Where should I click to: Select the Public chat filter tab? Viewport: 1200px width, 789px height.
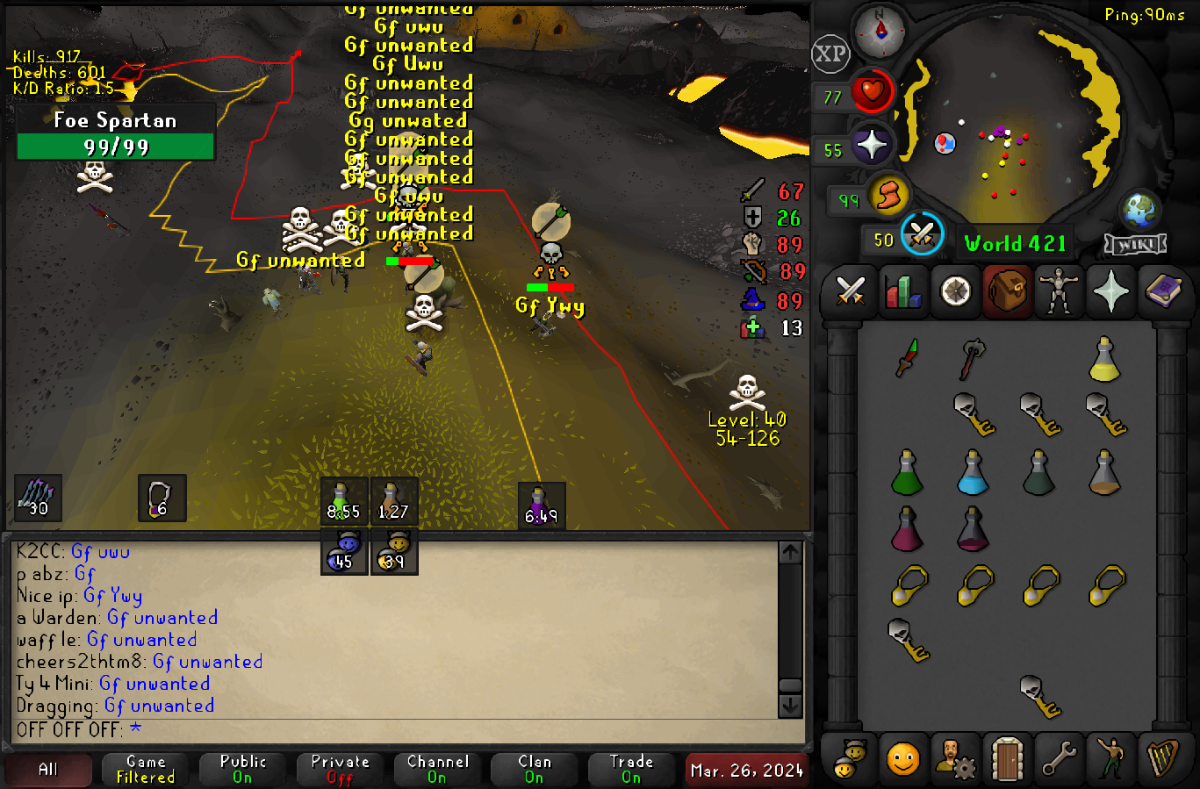pos(243,769)
